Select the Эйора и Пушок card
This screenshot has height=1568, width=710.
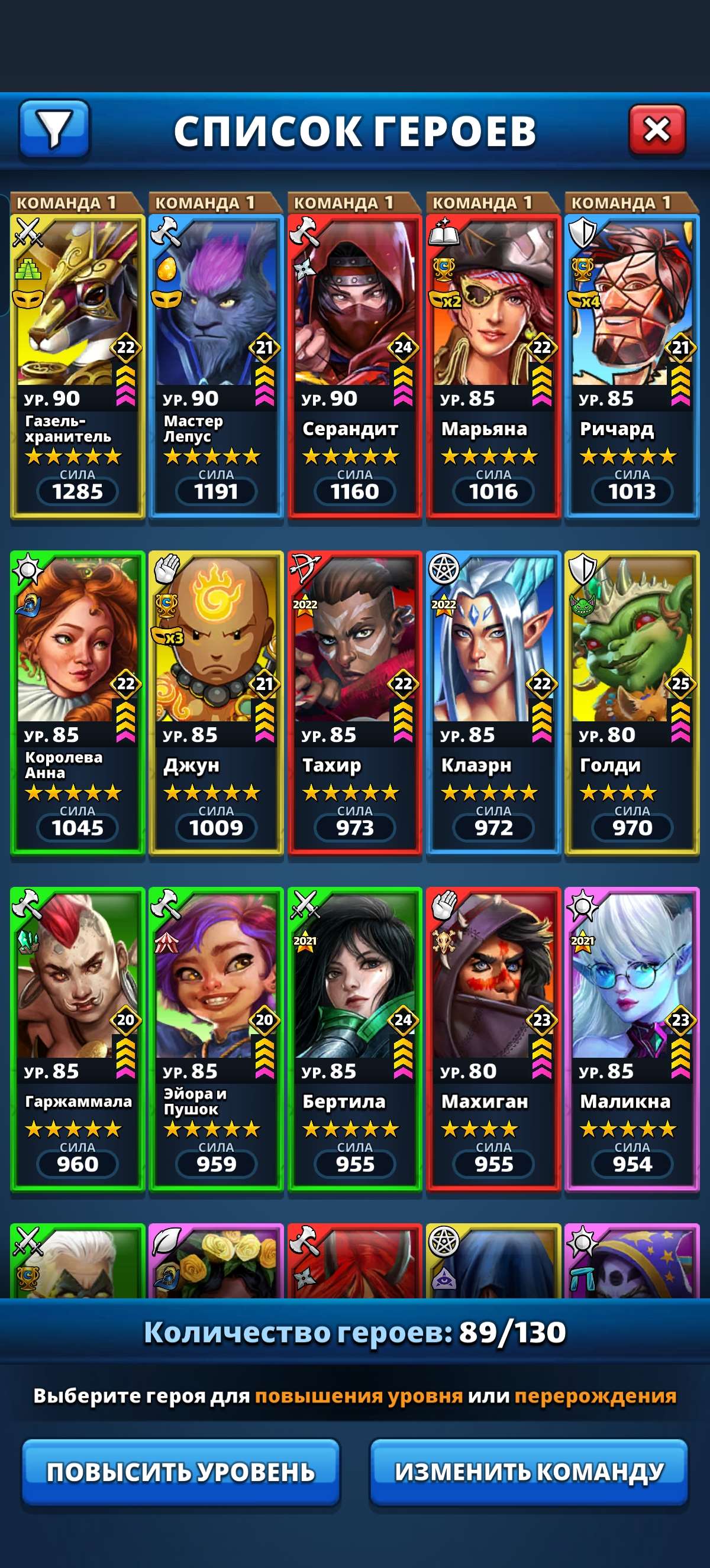coord(216,1038)
